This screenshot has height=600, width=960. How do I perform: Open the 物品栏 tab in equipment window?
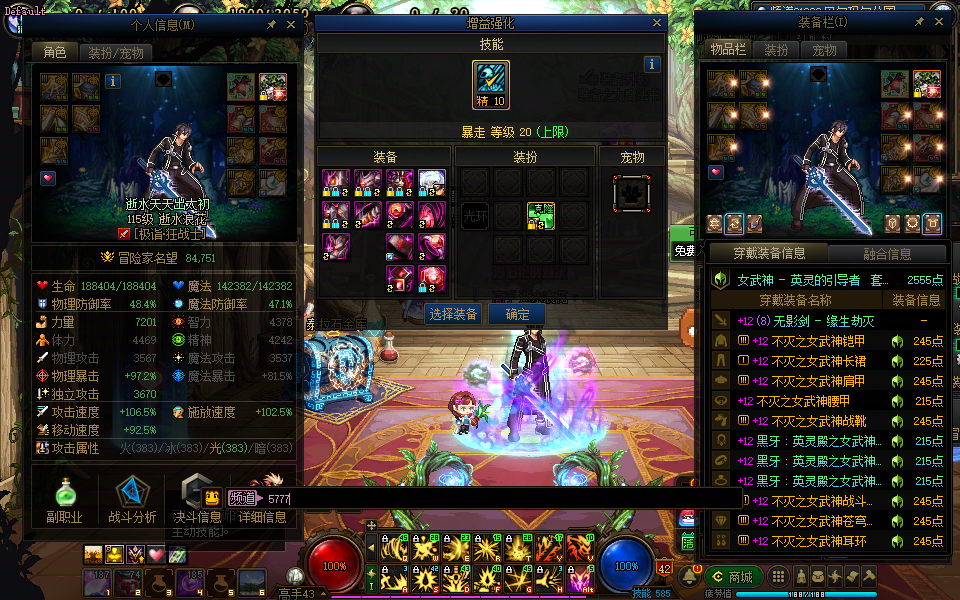729,50
